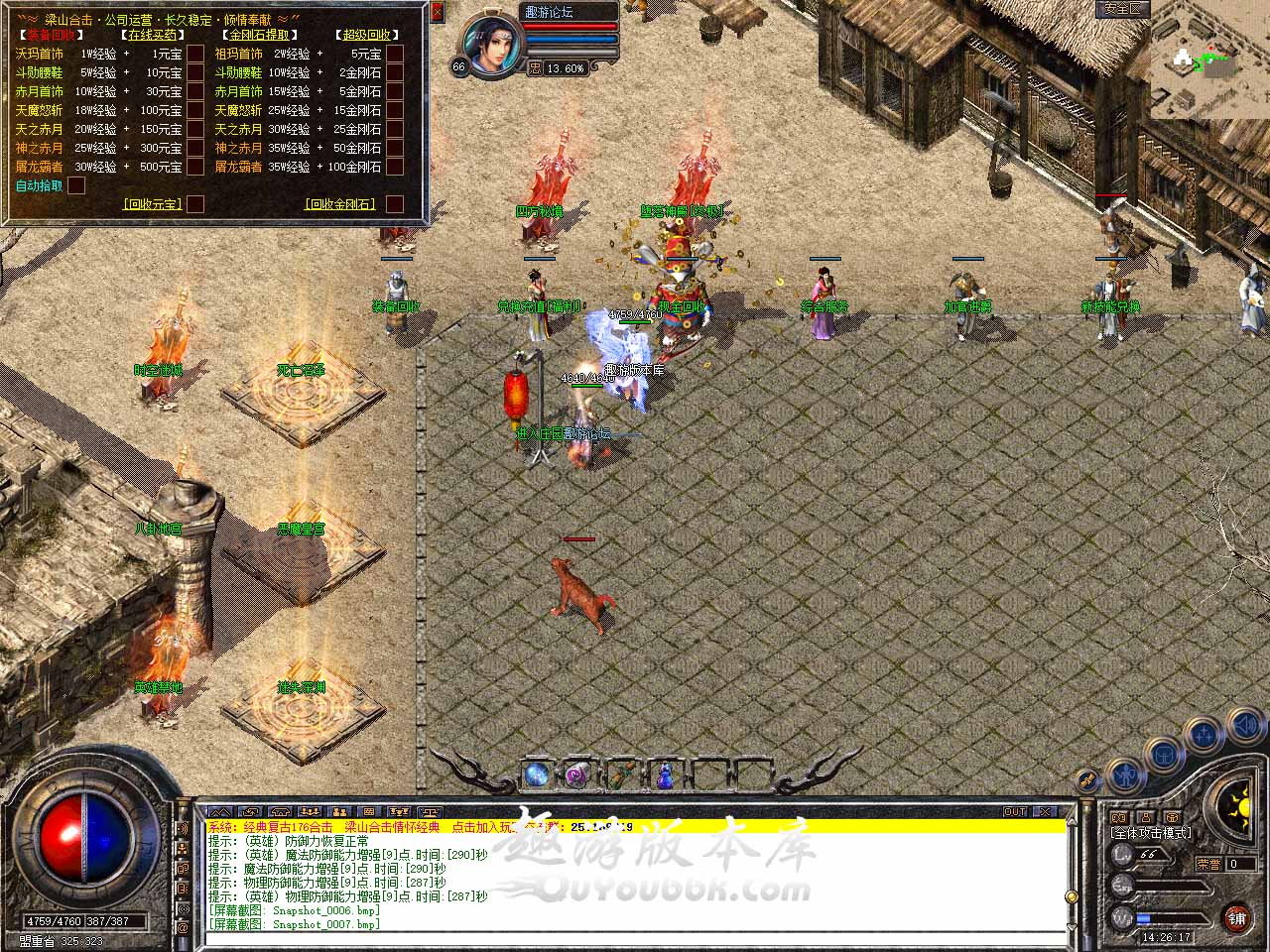This screenshot has height=952, width=1270.
Task: Use the blue orb hotbar item
Action: click(537, 774)
